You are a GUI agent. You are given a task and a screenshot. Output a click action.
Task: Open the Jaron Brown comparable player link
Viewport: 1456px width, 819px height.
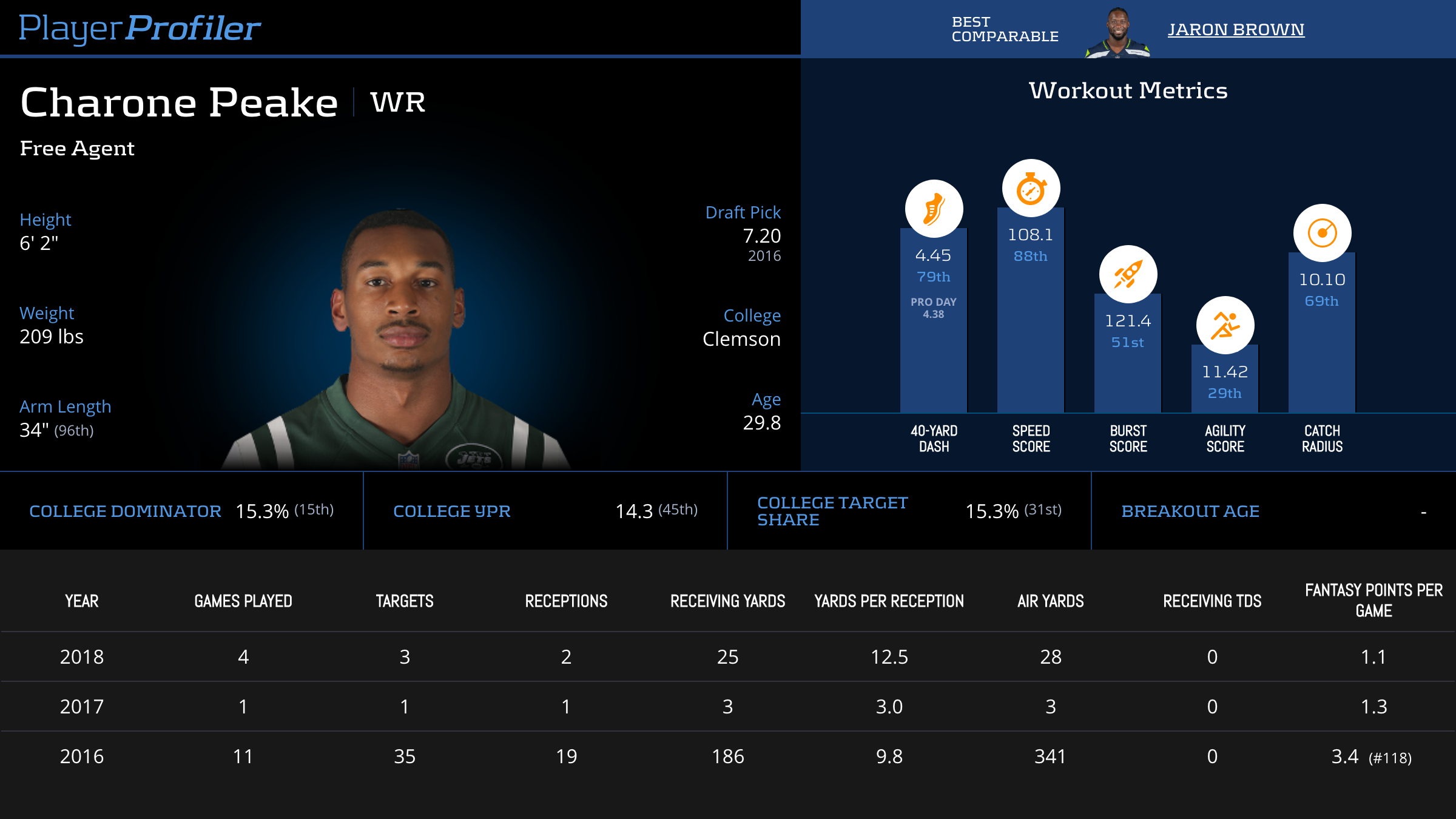(1236, 29)
